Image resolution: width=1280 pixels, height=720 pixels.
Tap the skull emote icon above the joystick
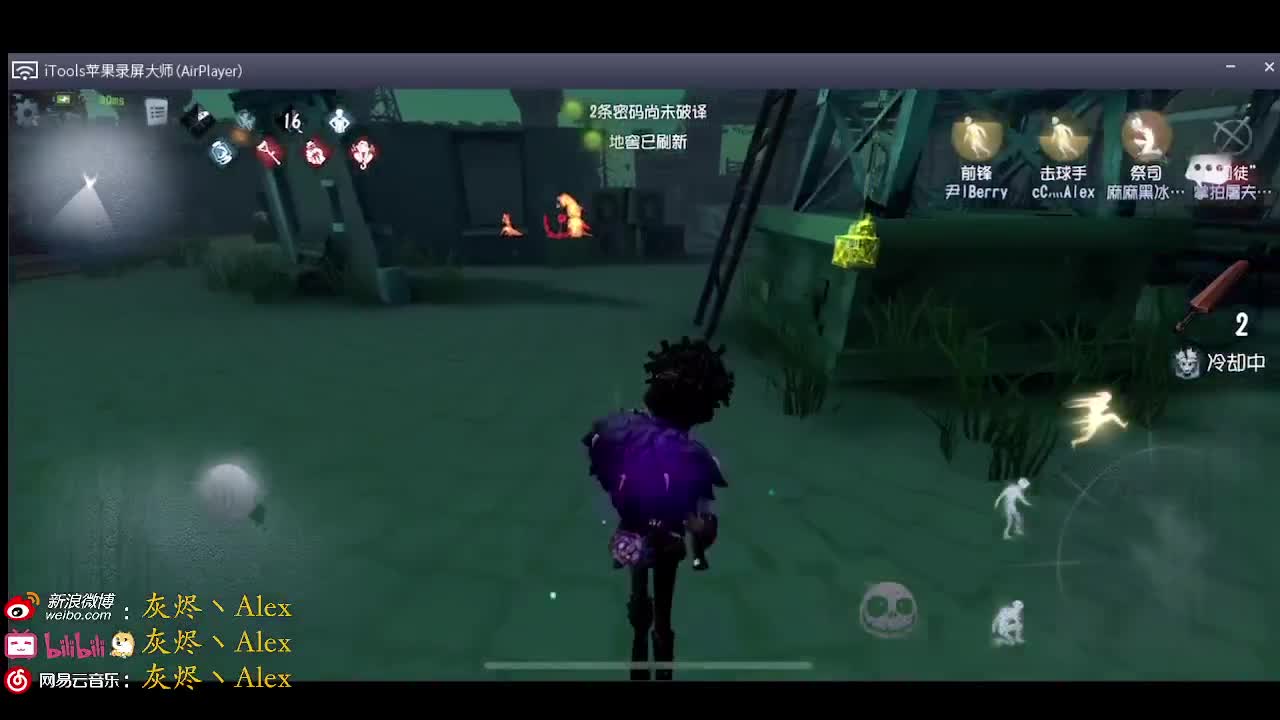885,608
